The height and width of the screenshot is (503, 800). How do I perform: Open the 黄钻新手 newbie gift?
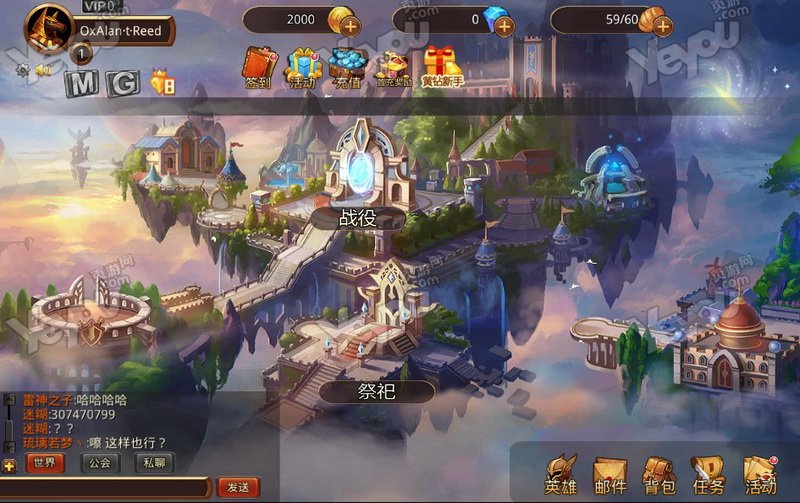[x=441, y=66]
